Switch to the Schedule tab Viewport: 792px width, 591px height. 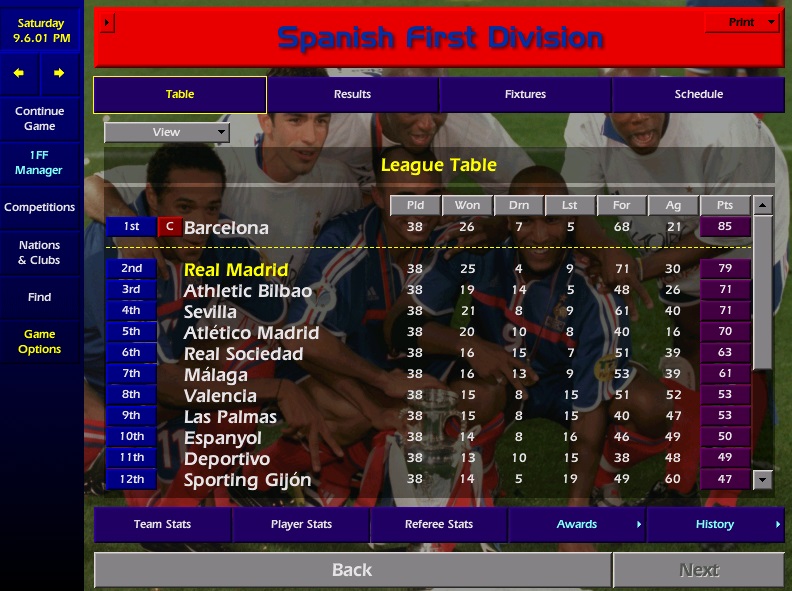tap(698, 95)
